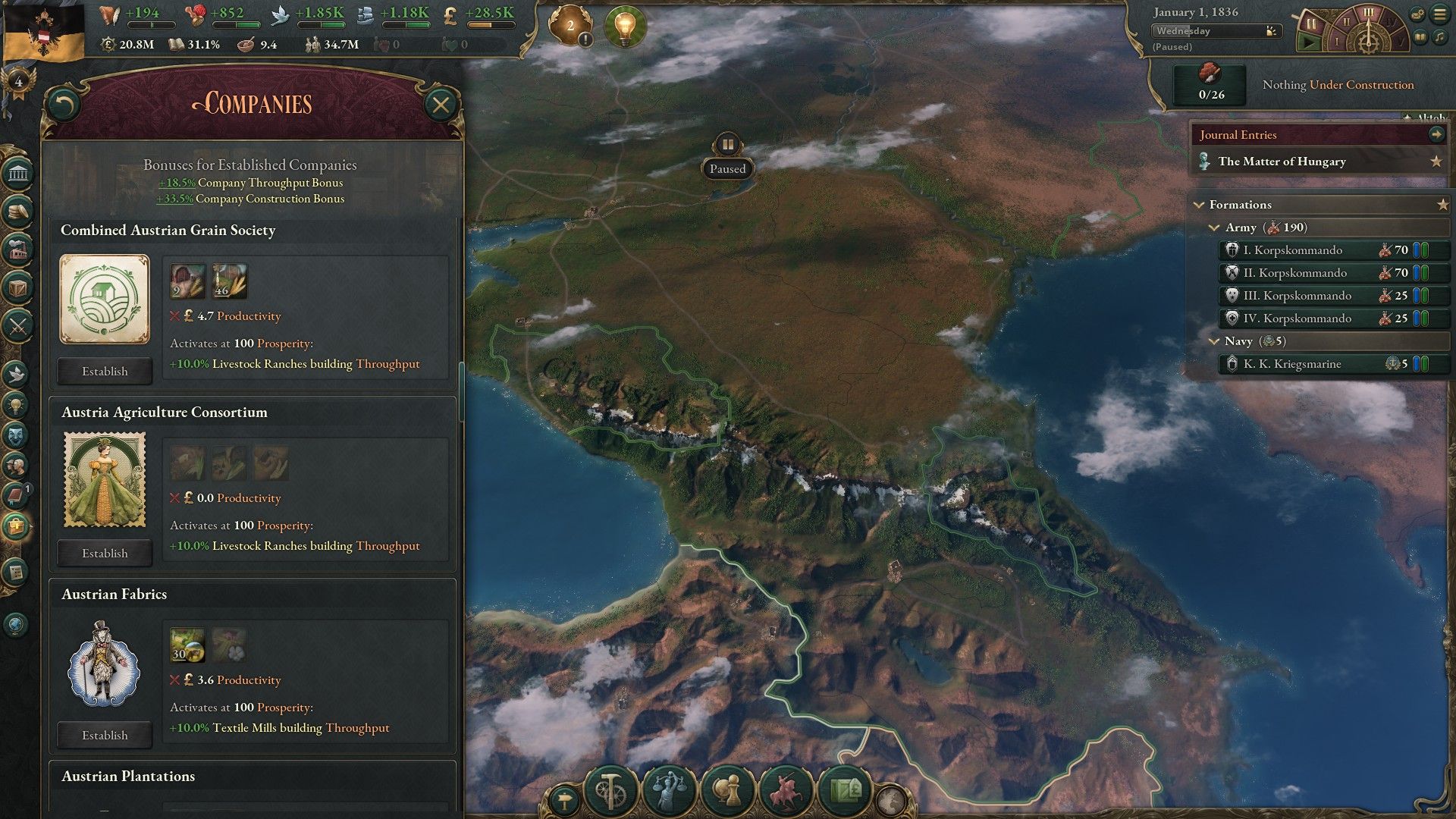Establish the Austrian Fabrics company
The image size is (1456, 819).
(x=104, y=734)
